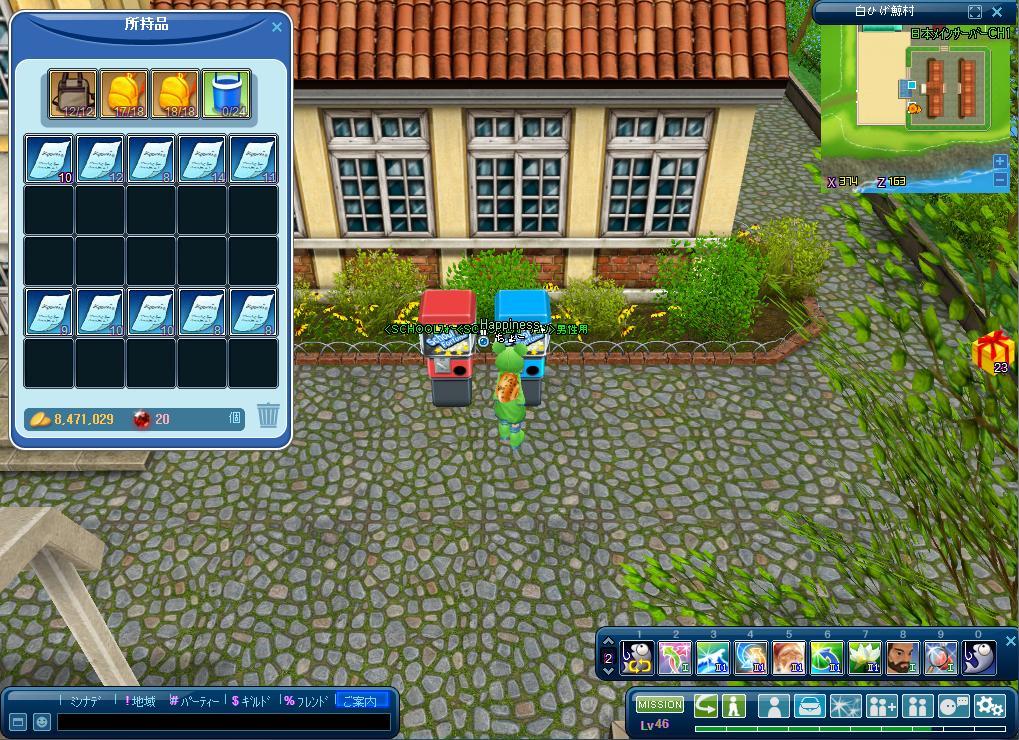This screenshot has width=1019, height=740.
Task: Click the chat message input field
Action: [223, 721]
